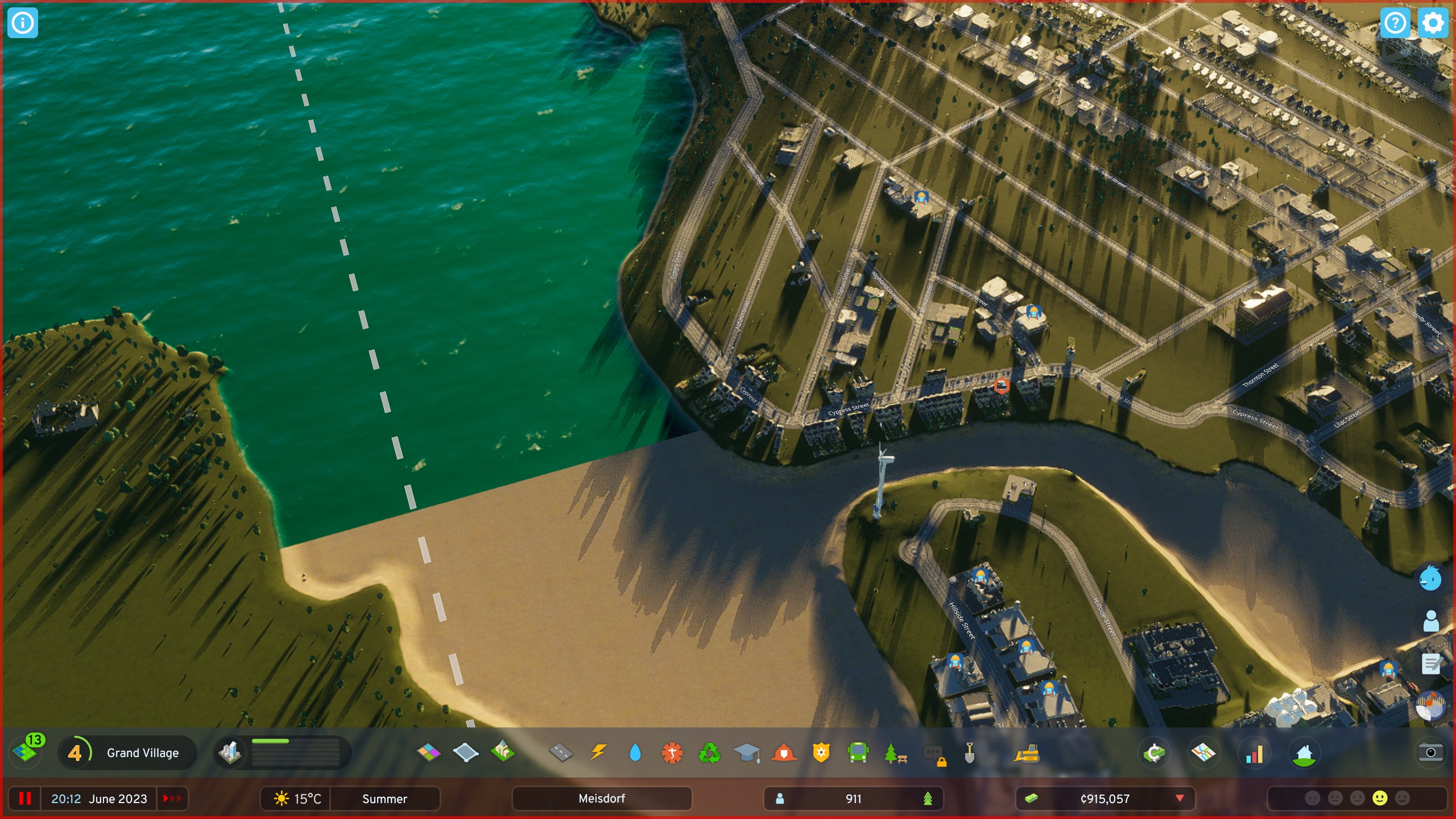This screenshot has width=1456, height=819.
Task: Click the Grand Village milestone label
Action: coord(142,752)
